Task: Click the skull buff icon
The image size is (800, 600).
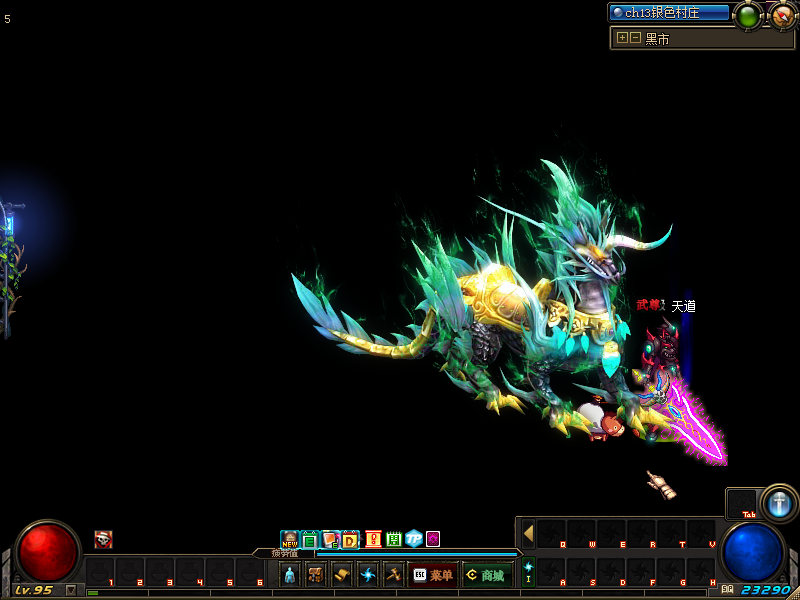Action: [103, 539]
